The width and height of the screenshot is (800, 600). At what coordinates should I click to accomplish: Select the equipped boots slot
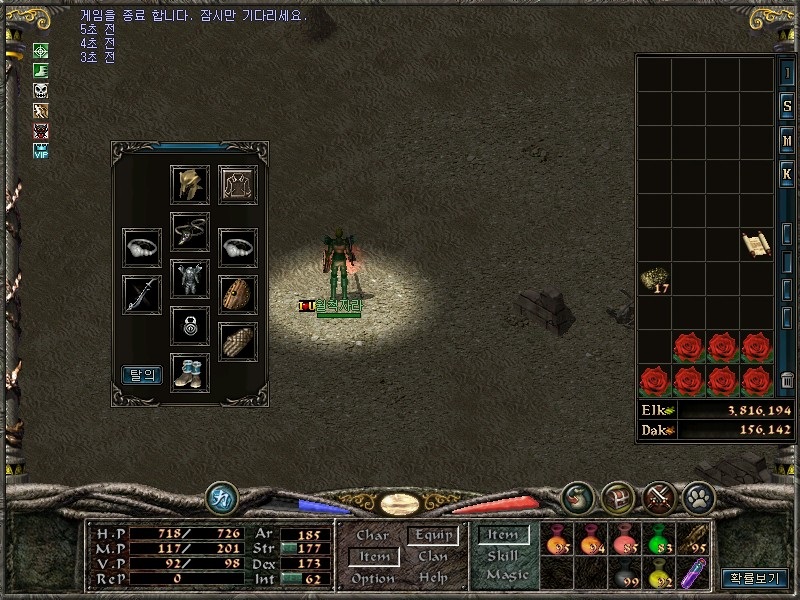point(190,372)
